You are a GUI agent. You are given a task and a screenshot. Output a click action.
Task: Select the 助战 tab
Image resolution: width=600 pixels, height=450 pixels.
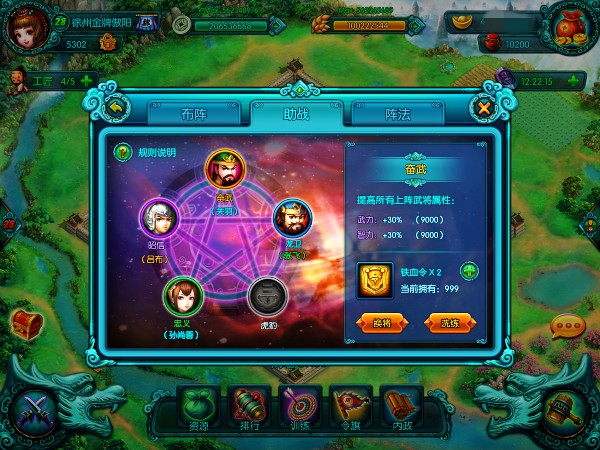click(295, 114)
